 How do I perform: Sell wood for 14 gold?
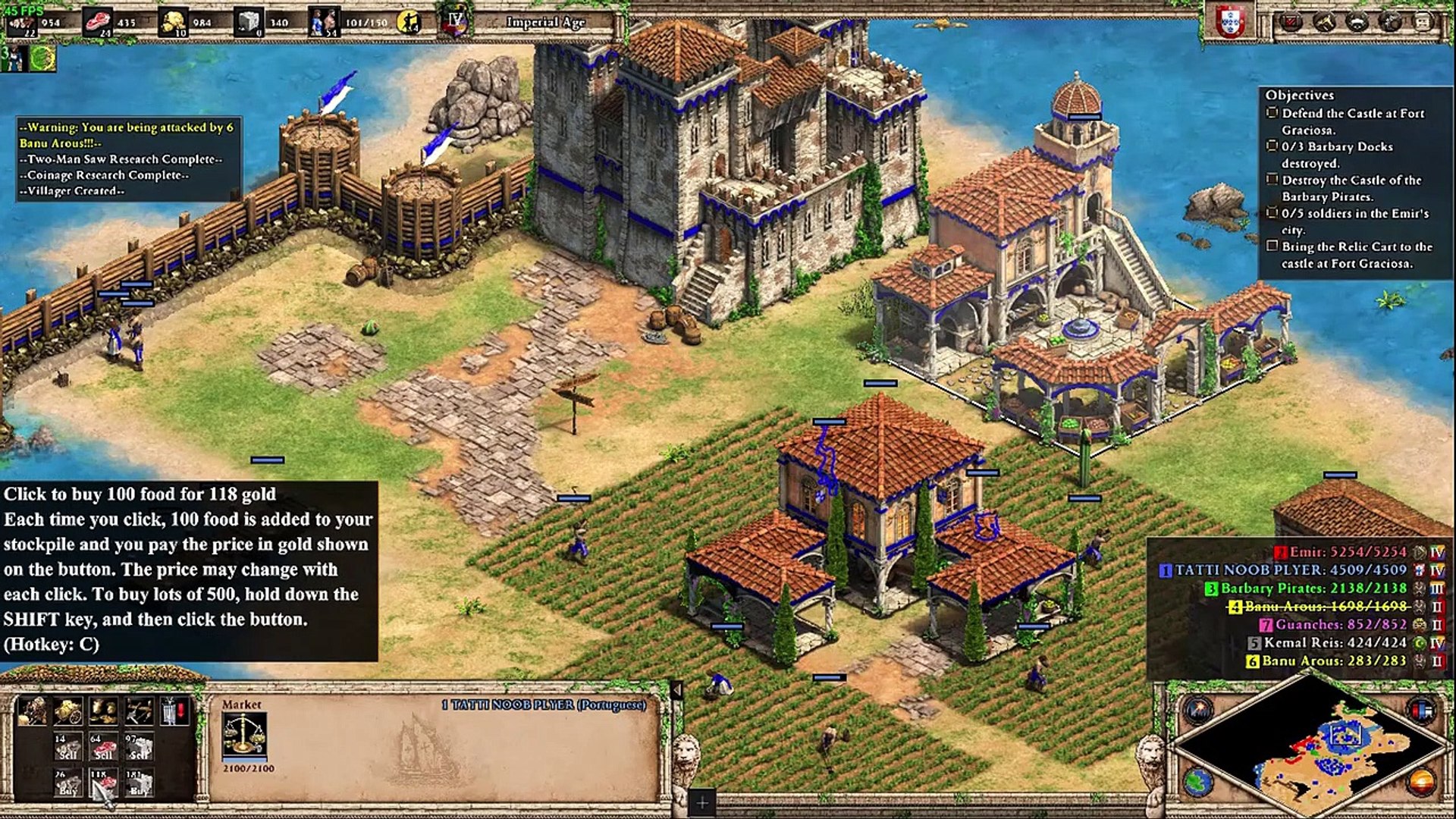tap(67, 747)
